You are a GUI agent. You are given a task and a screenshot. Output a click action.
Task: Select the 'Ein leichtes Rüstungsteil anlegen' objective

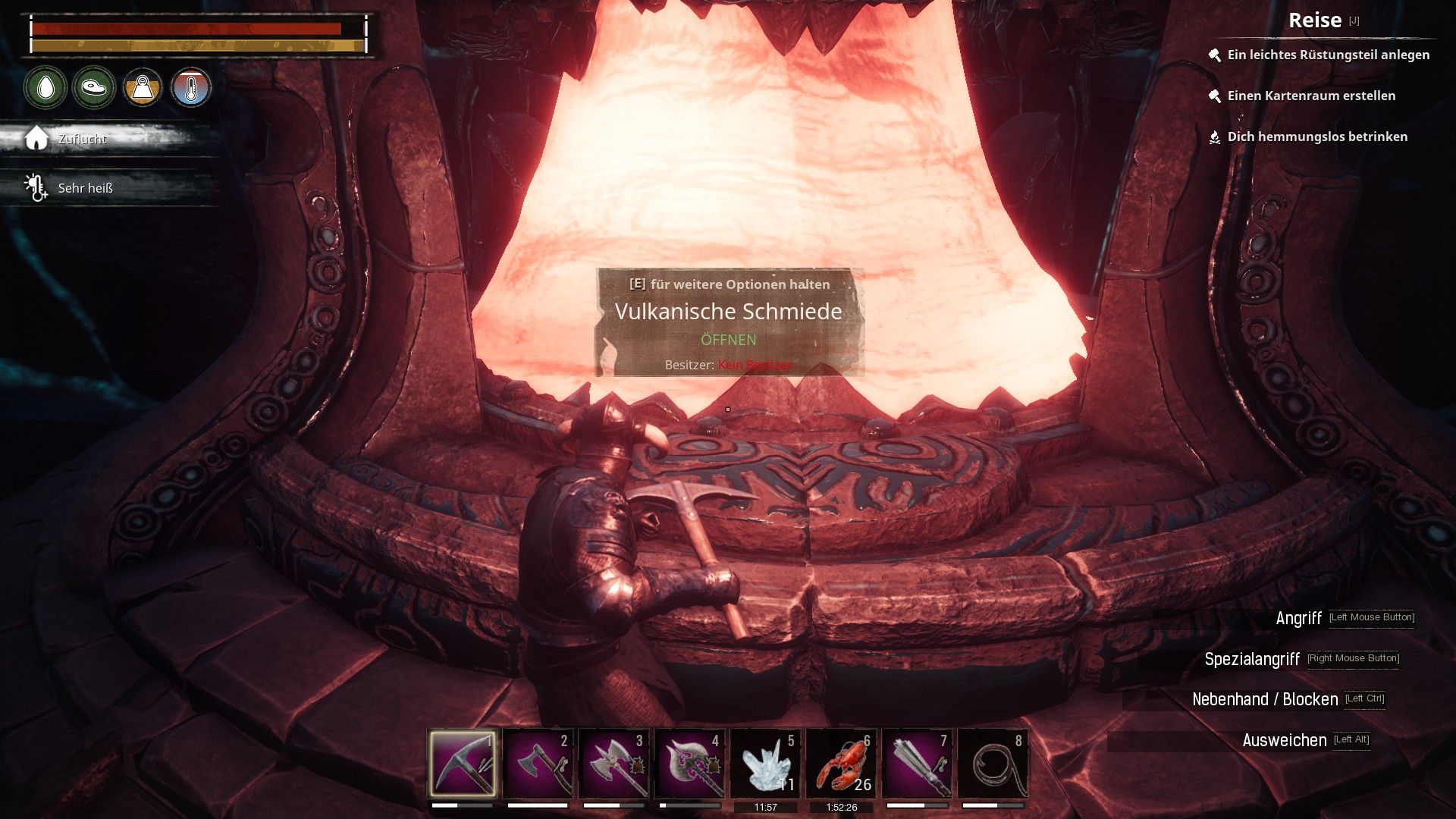pyautogui.click(x=1328, y=55)
